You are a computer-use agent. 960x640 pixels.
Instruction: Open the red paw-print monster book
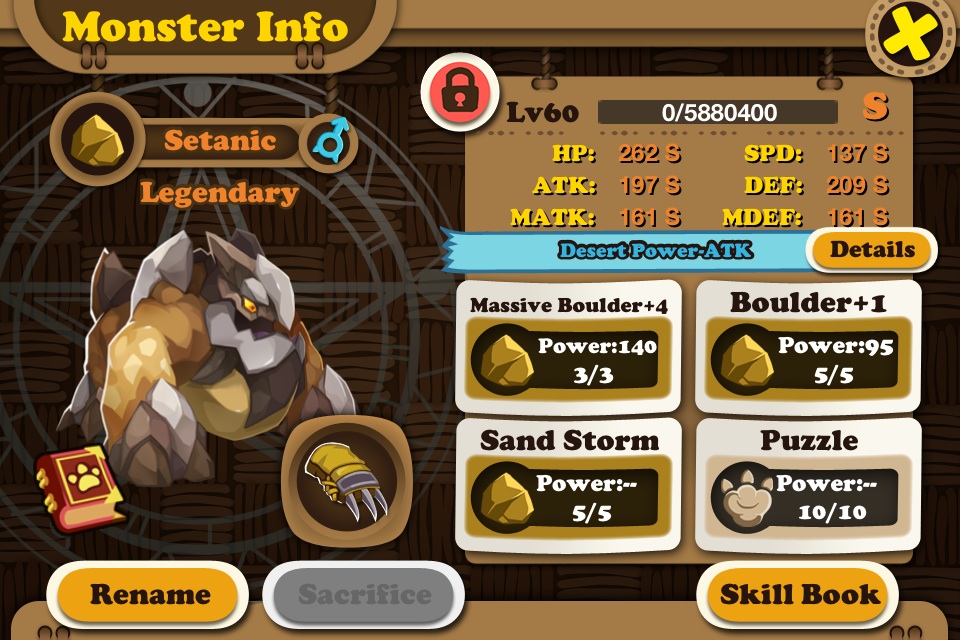pyautogui.click(x=80, y=486)
